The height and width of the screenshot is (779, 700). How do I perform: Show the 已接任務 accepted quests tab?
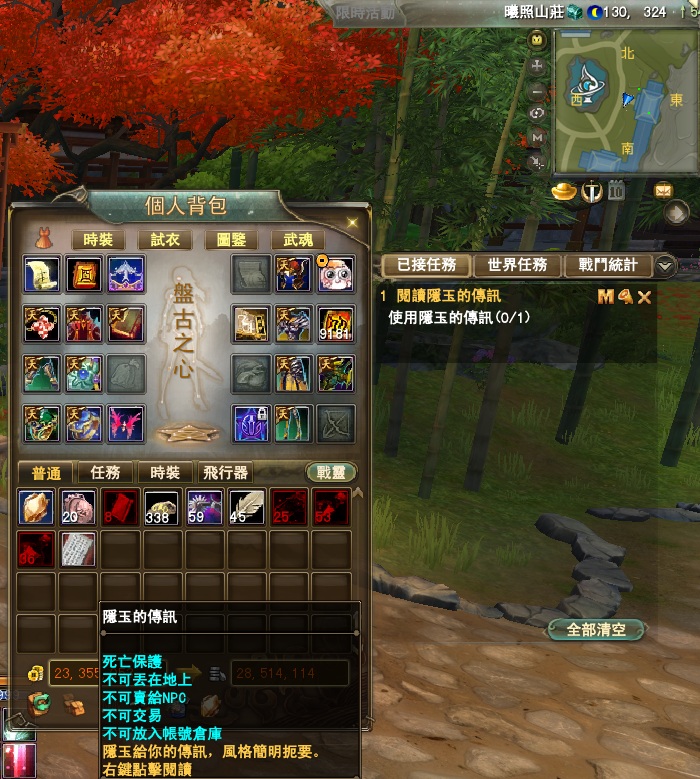point(427,265)
